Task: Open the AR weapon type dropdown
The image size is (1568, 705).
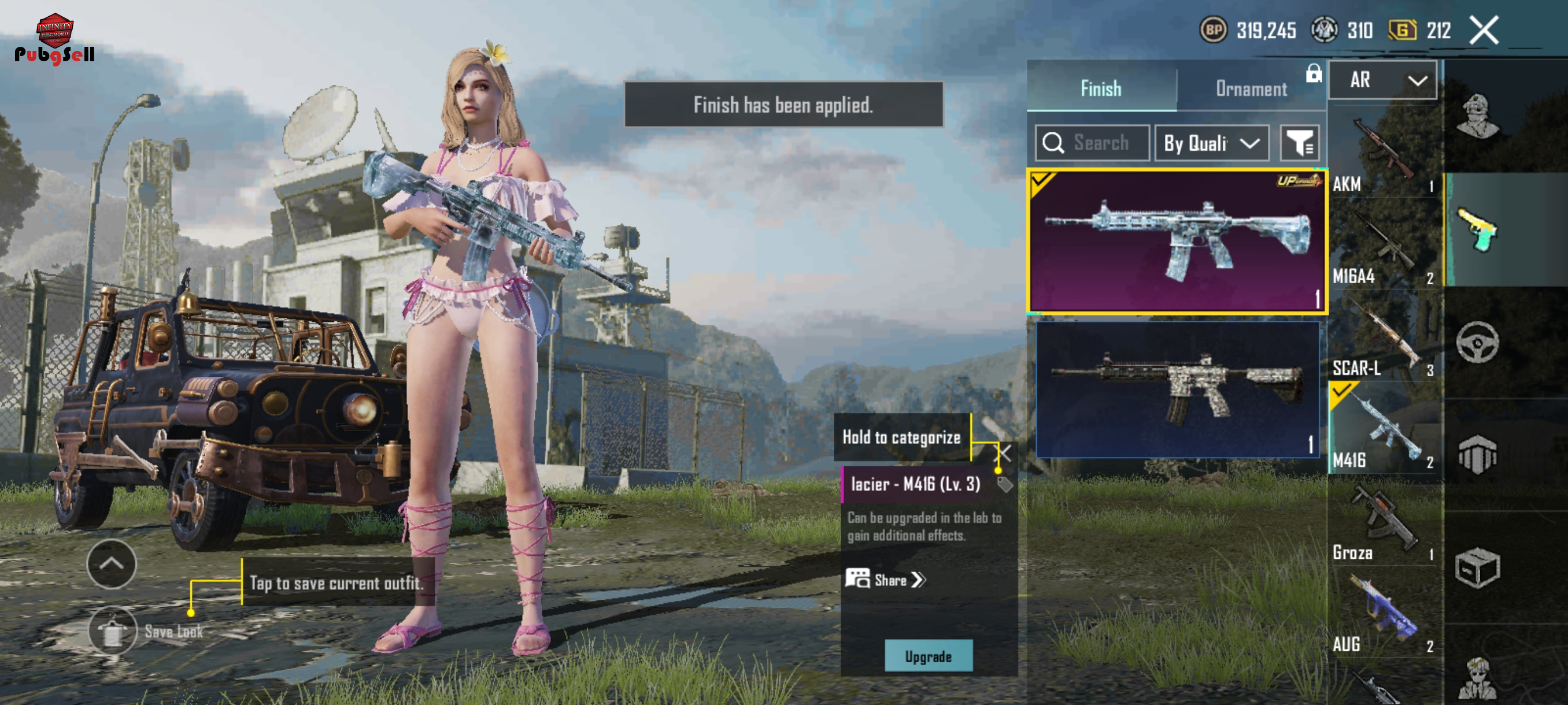Action: tap(1382, 80)
